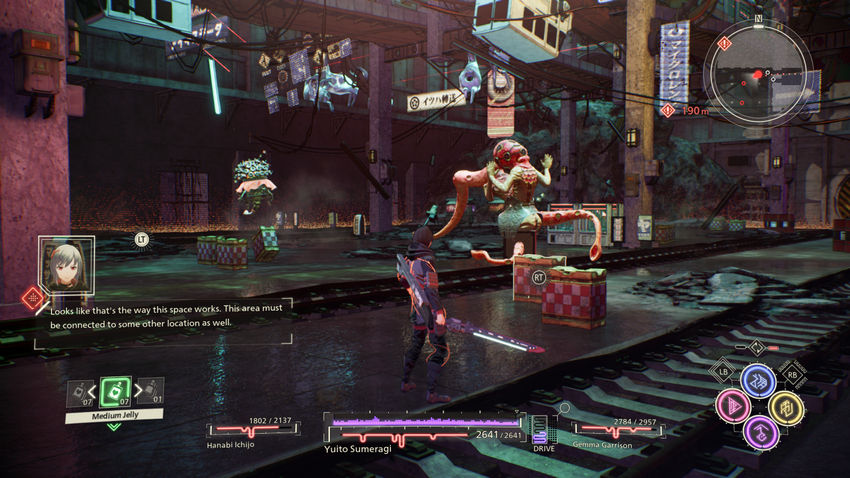Activate the yellow SAS ability icon
This screenshot has width=850, height=478.
pos(785,407)
